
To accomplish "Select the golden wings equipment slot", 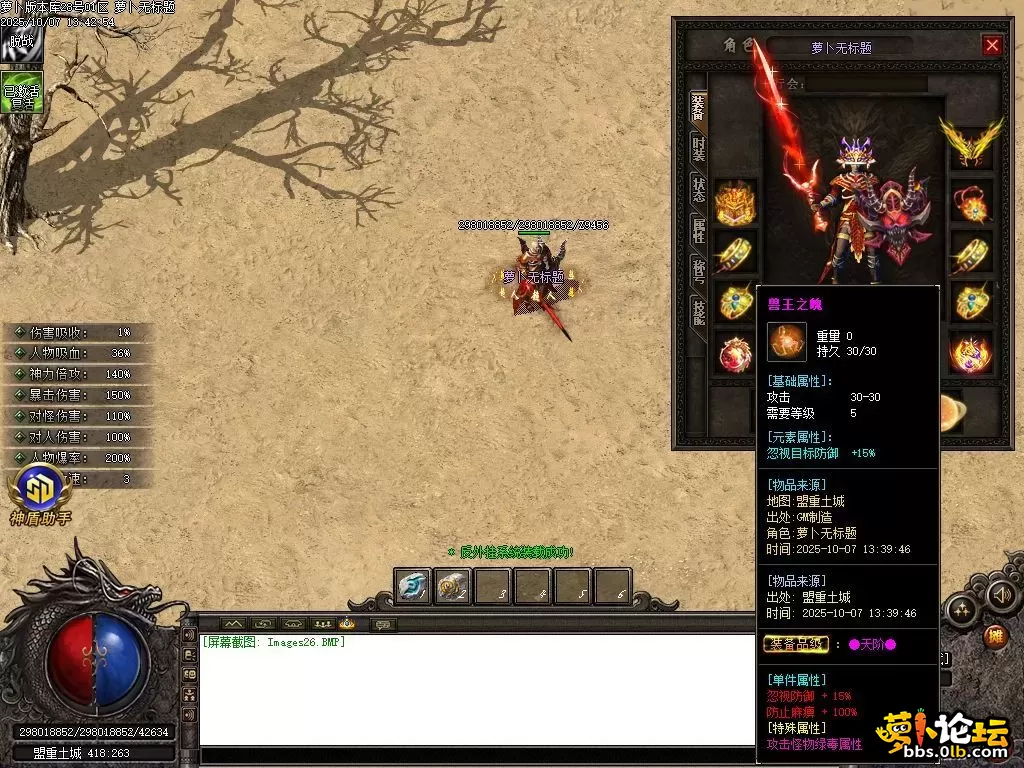I will click(970, 140).
